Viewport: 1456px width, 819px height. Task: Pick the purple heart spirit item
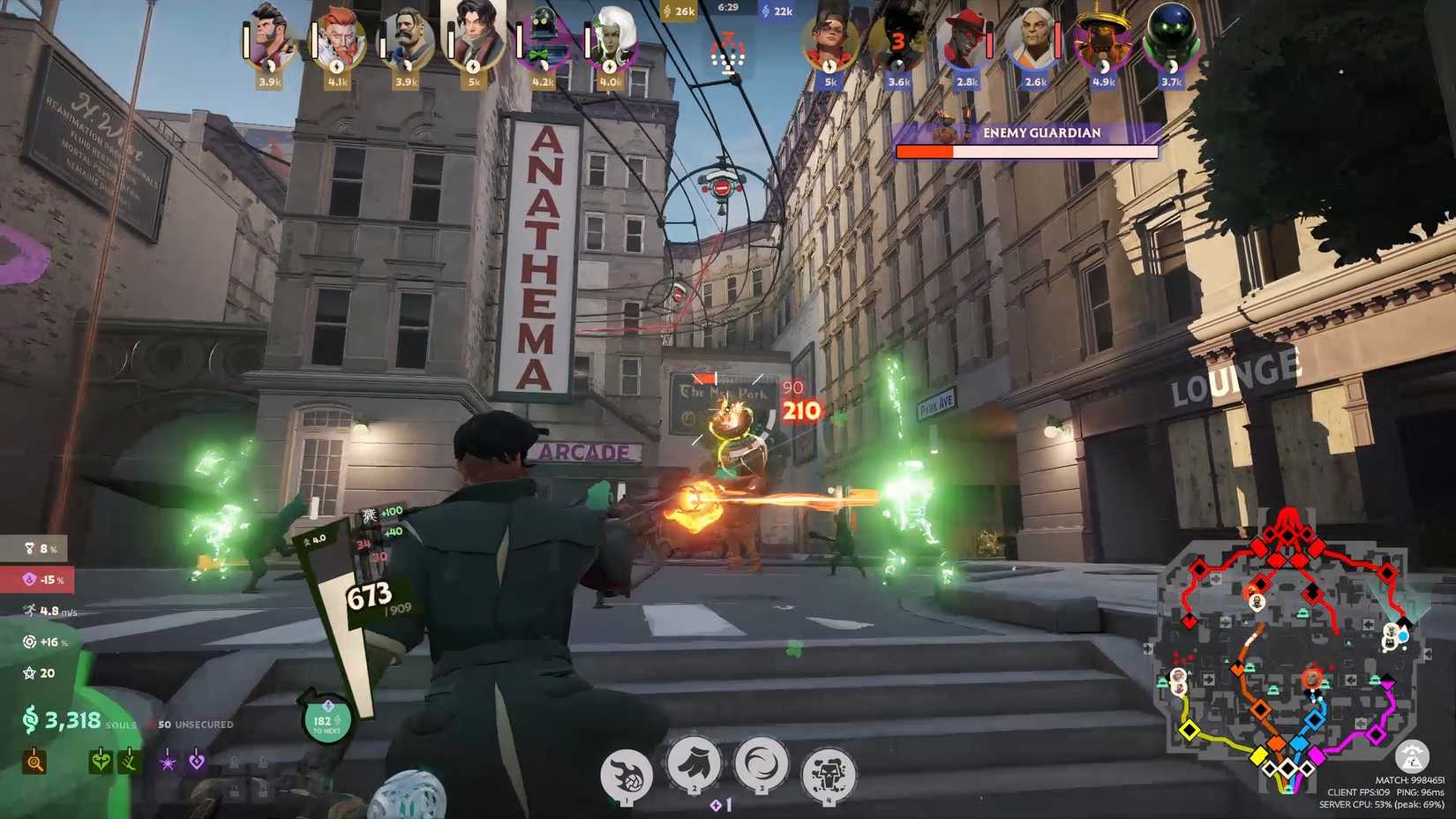click(197, 761)
